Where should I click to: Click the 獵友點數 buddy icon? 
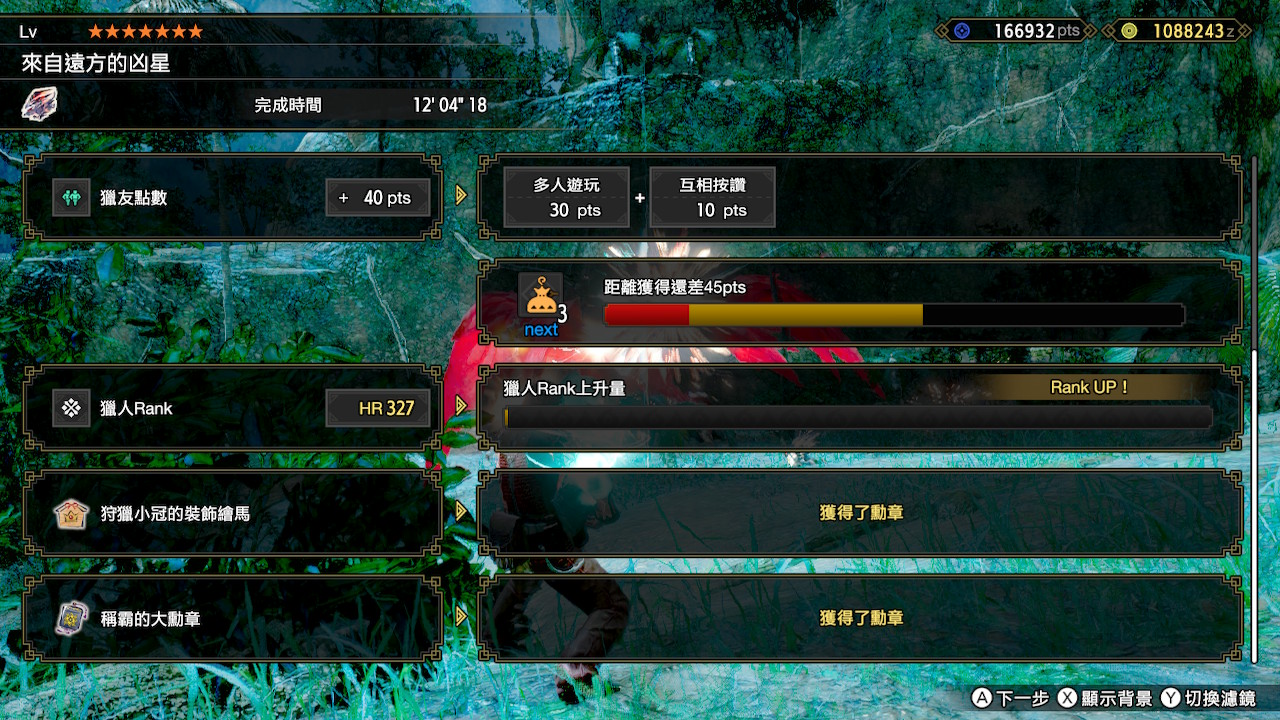tap(71, 197)
